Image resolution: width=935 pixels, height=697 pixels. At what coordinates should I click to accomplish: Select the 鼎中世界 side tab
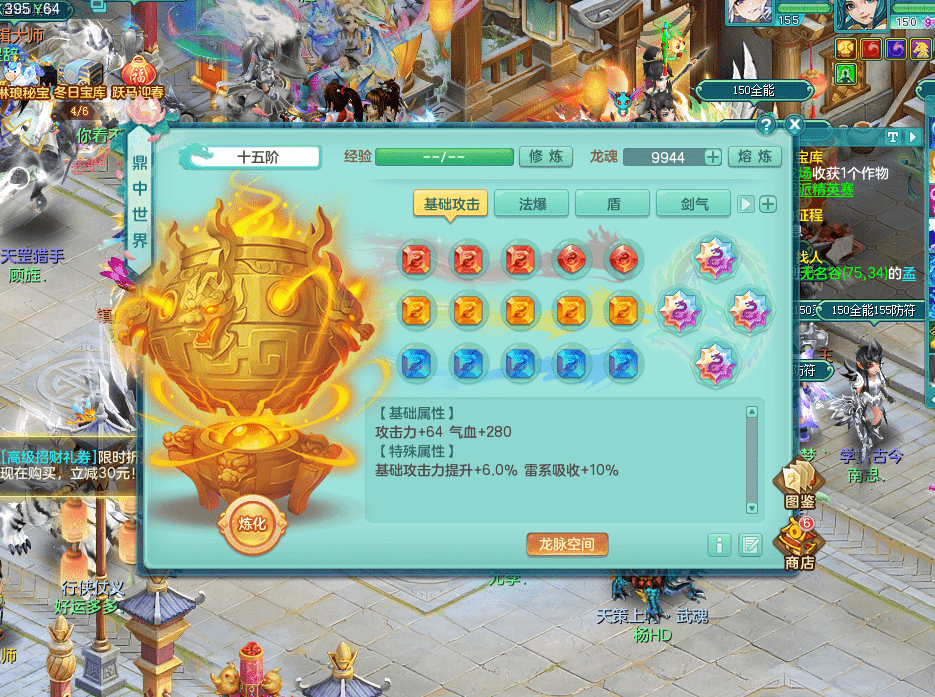140,200
